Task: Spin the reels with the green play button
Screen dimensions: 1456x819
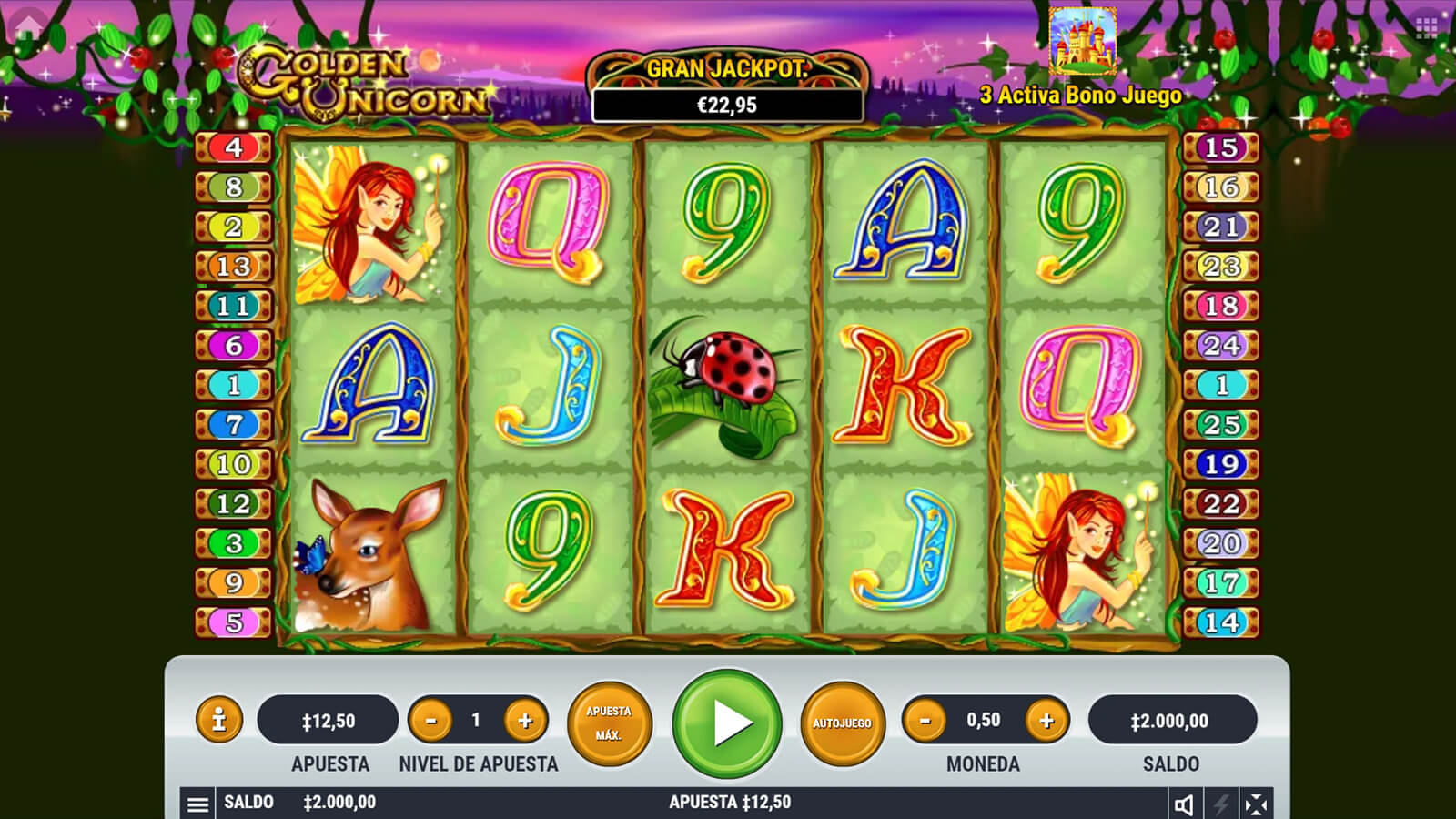Action: [x=727, y=723]
